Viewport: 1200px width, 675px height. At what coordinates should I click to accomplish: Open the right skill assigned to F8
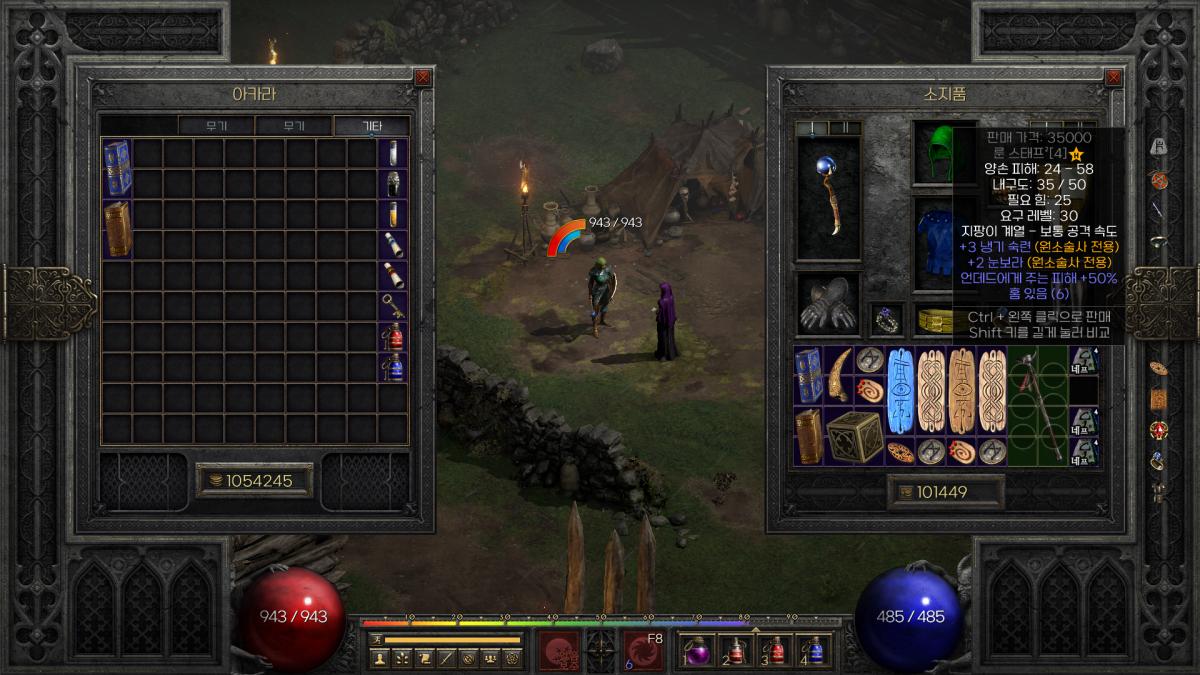(x=641, y=649)
